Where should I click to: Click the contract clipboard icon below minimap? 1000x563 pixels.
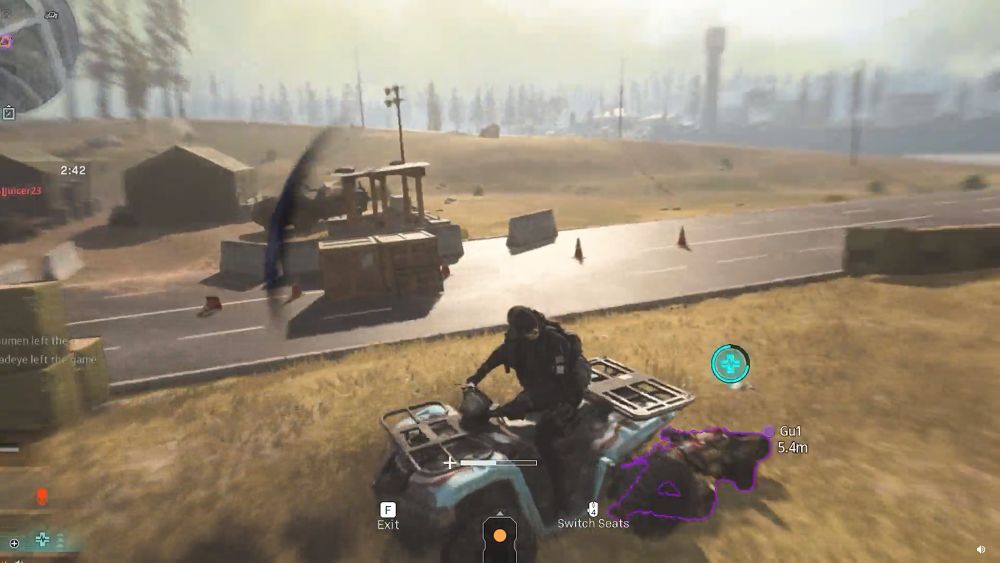tap(8, 113)
